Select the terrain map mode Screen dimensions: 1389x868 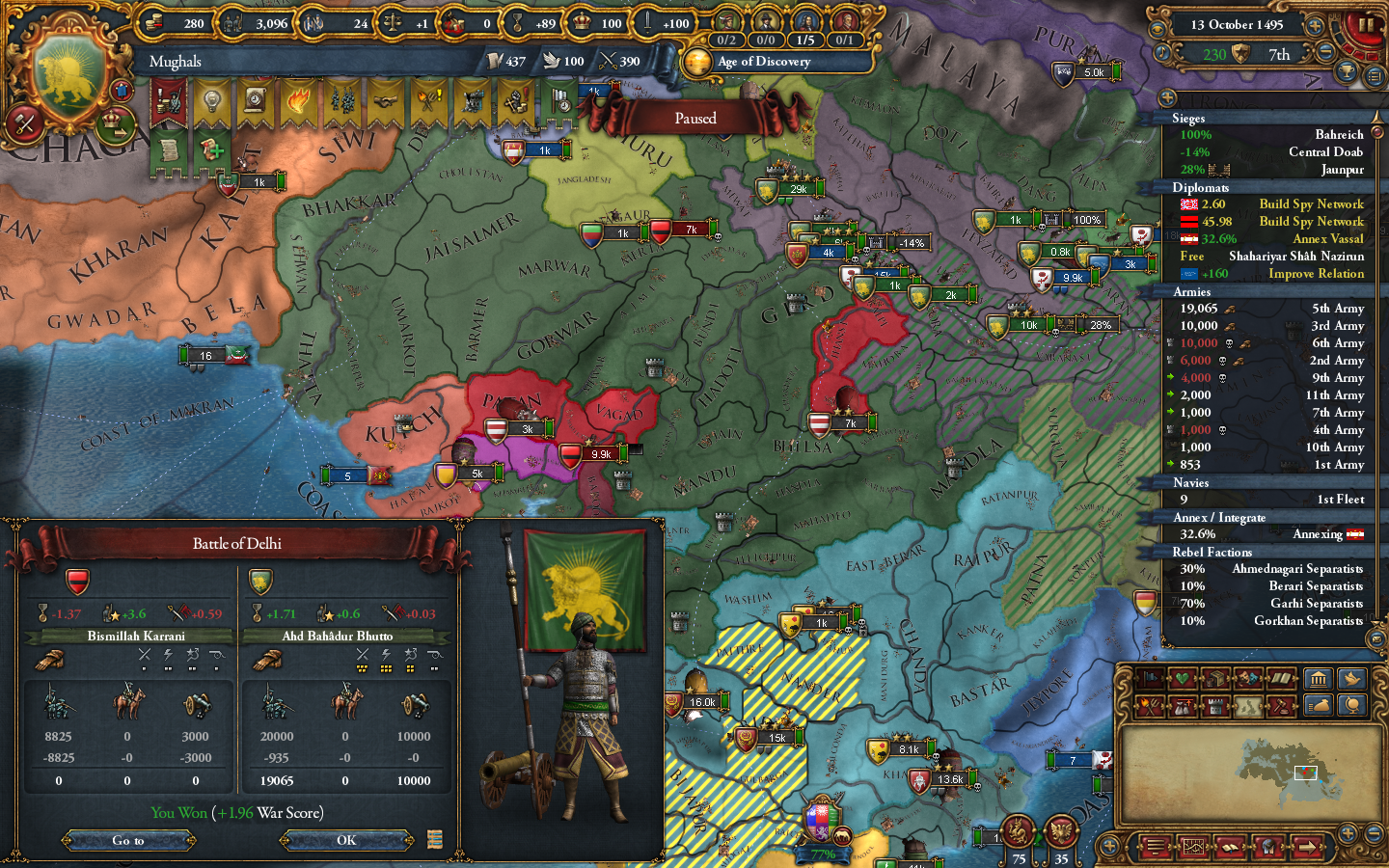point(1247,705)
